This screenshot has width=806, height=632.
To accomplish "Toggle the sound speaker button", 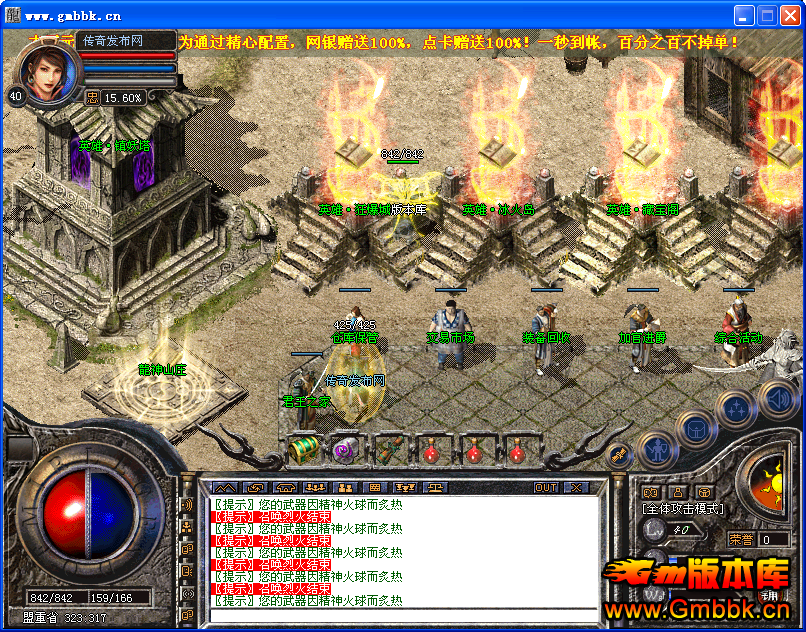I will coord(778,400).
